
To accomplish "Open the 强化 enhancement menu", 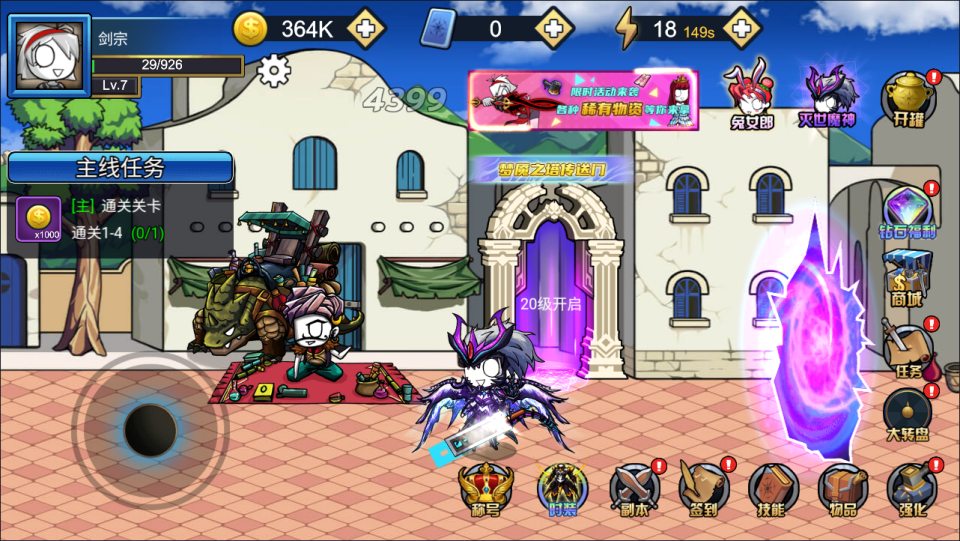I will pos(912,489).
